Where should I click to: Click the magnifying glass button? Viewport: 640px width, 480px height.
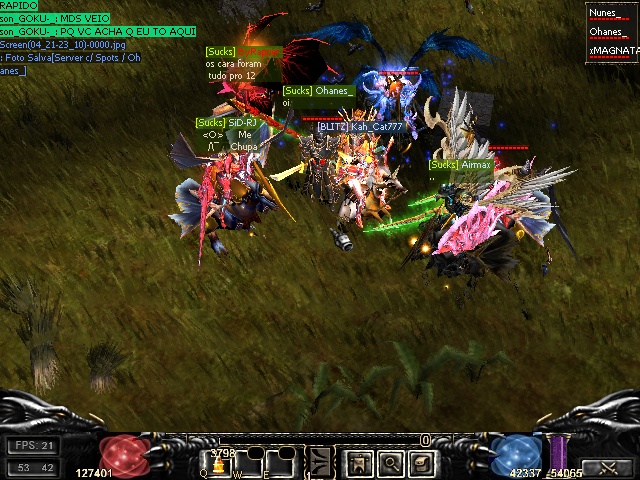pos(391,463)
